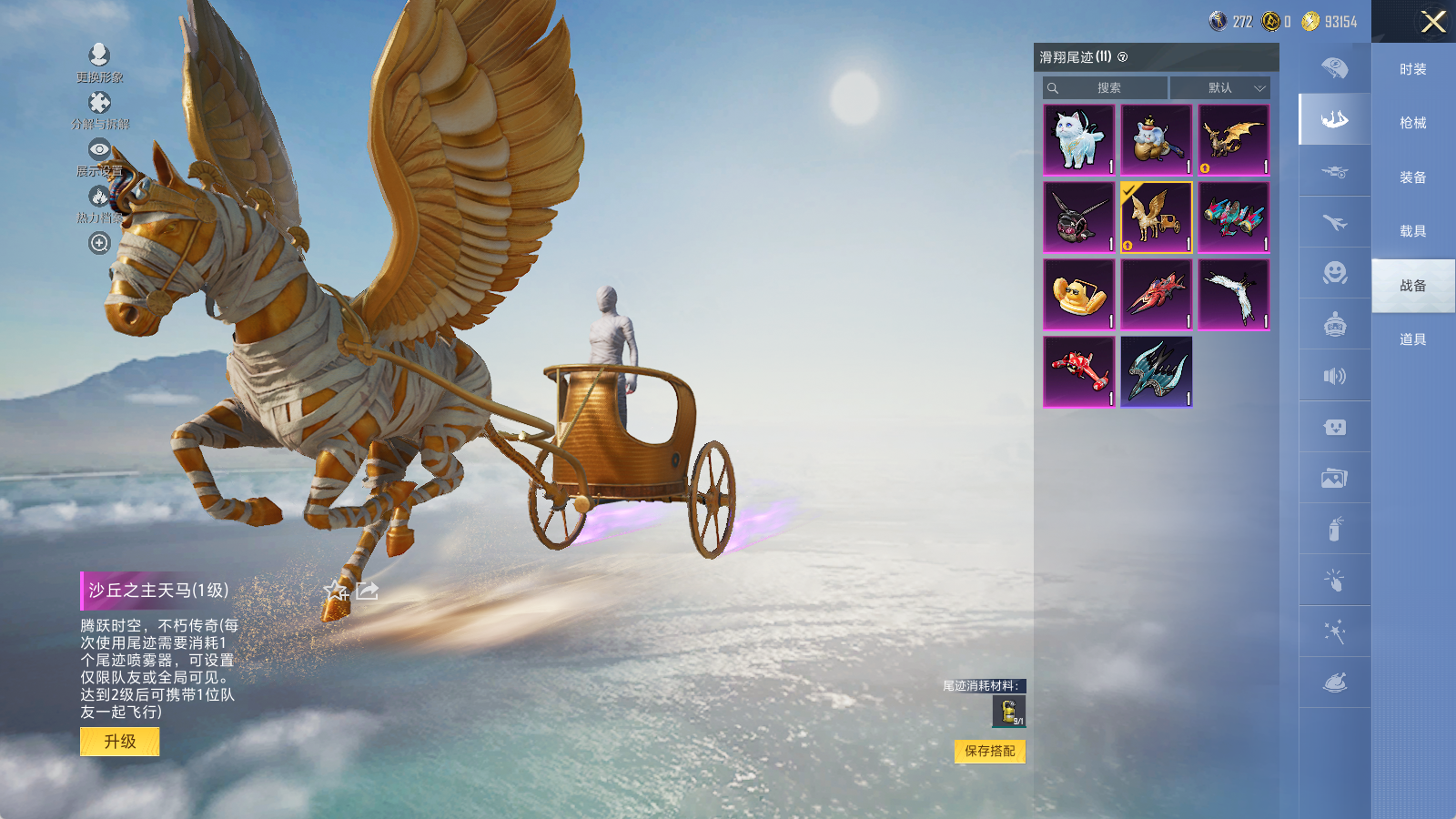Save loadout with 保存搭配 button
Image resolution: width=1456 pixels, height=819 pixels.
point(989,751)
